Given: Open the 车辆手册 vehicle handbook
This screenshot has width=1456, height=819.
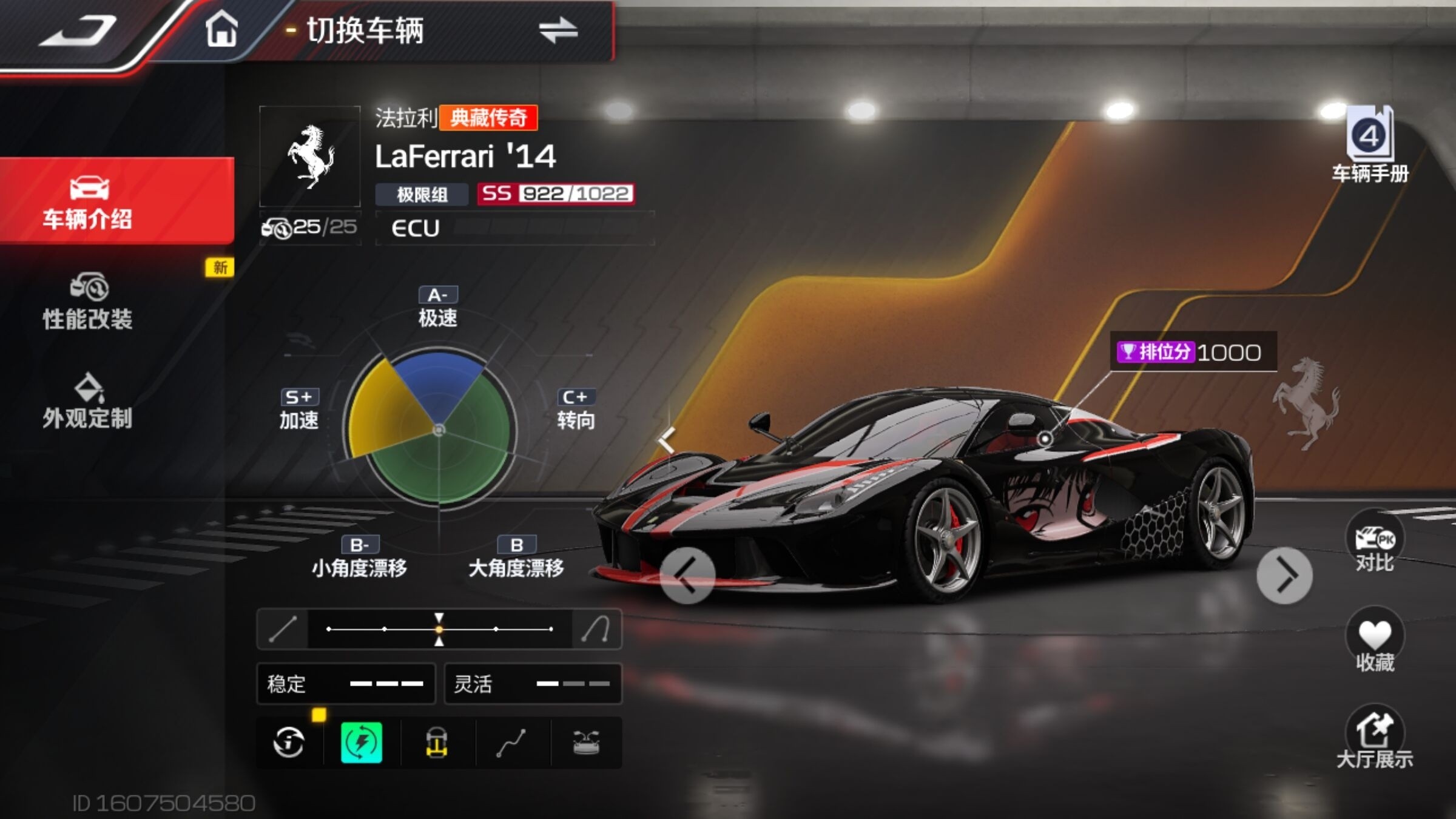Looking at the screenshot, I should coord(1370,146).
